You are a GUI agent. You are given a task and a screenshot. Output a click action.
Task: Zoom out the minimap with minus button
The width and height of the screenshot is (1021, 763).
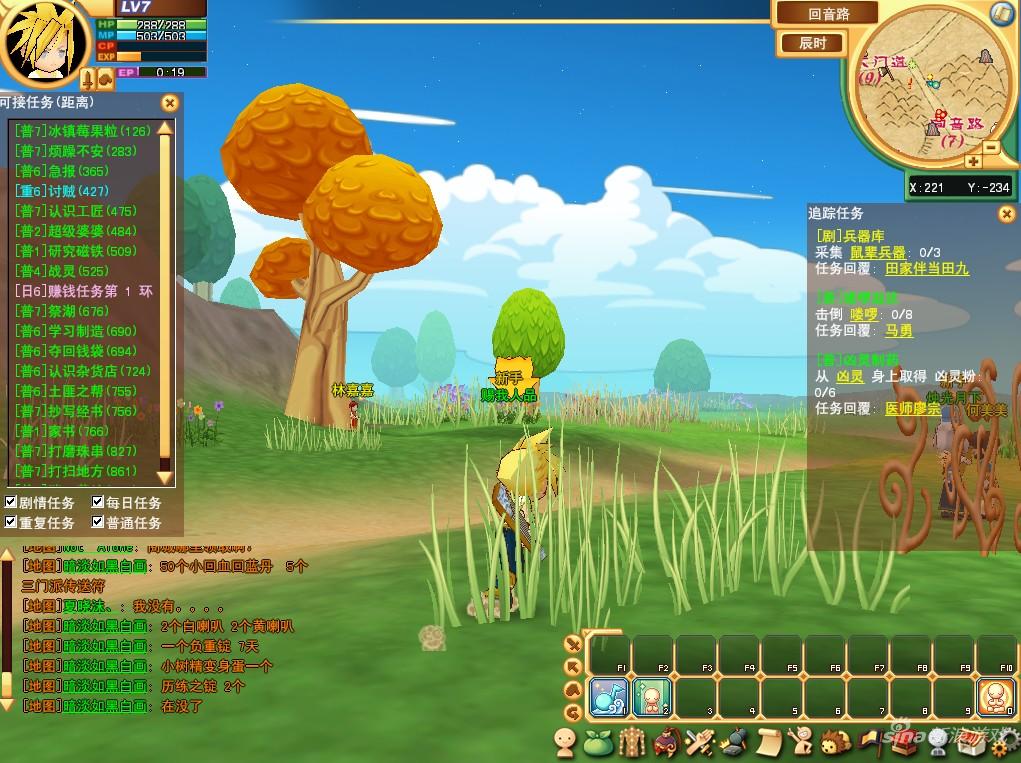pyautogui.click(x=991, y=147)
